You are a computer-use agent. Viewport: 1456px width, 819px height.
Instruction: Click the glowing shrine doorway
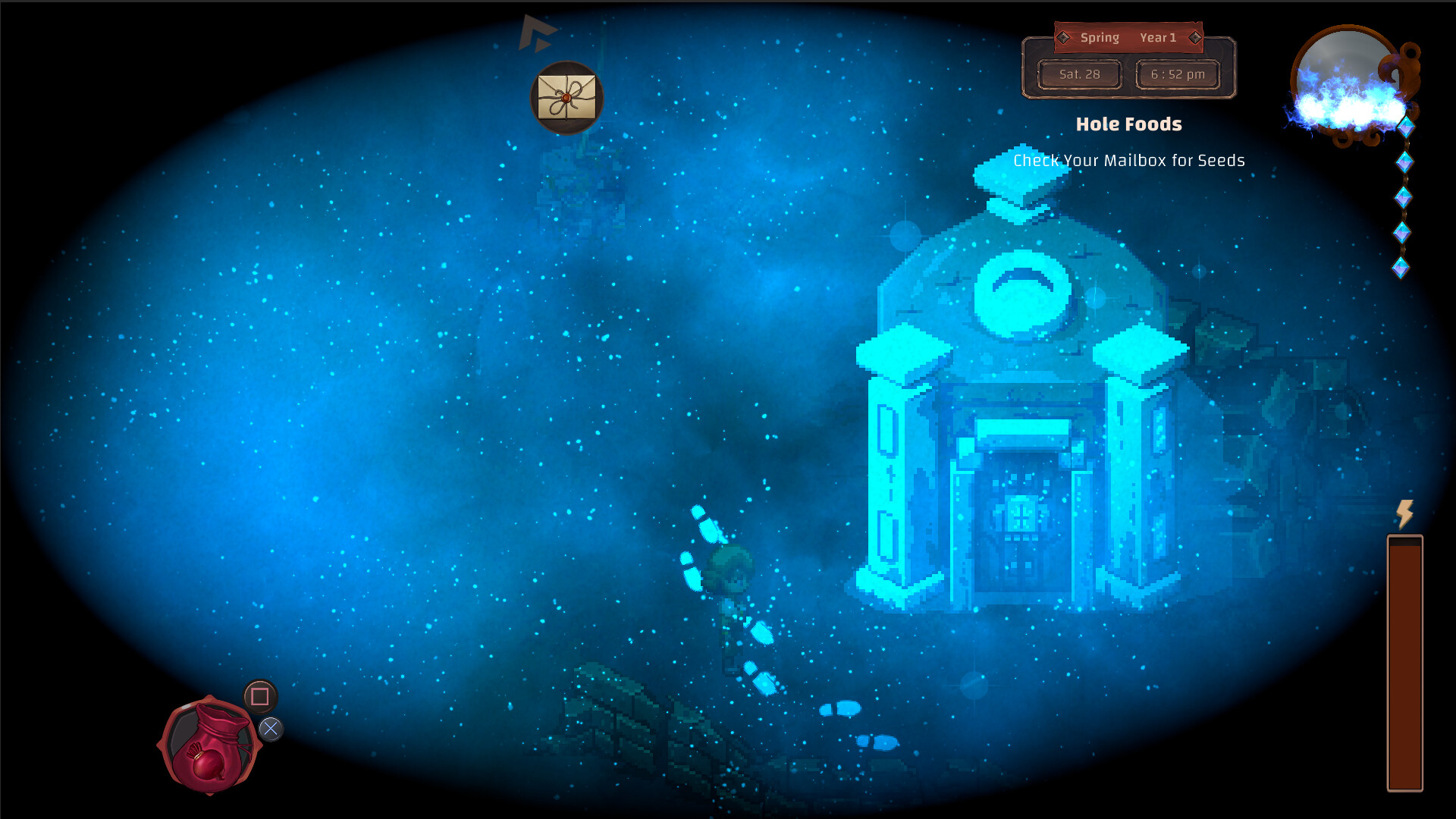pyautogui.click(x=1022, y=516)
